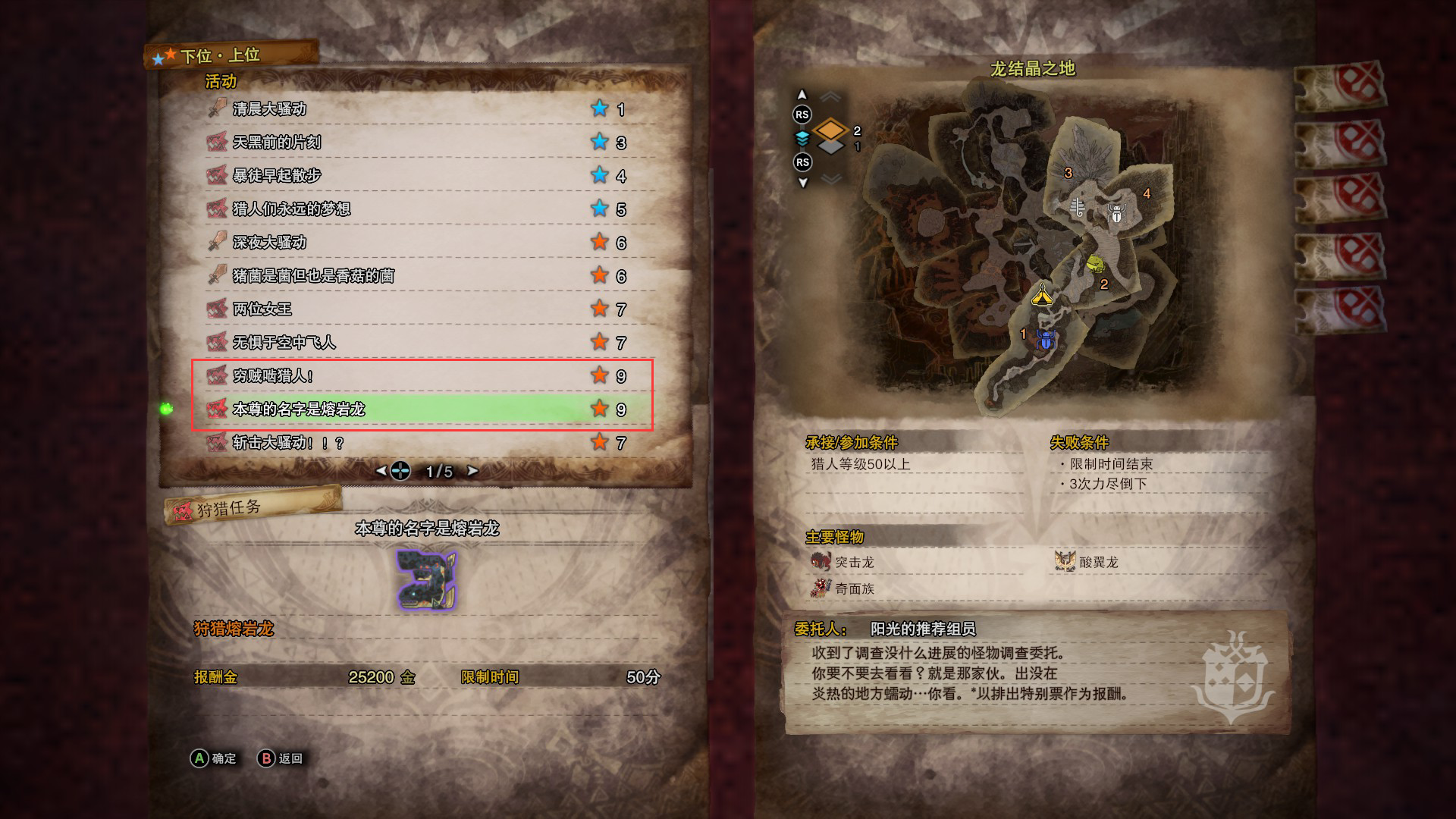Go to the previous quest list page
Viewport: 1456px width, 819px height.
381,471
